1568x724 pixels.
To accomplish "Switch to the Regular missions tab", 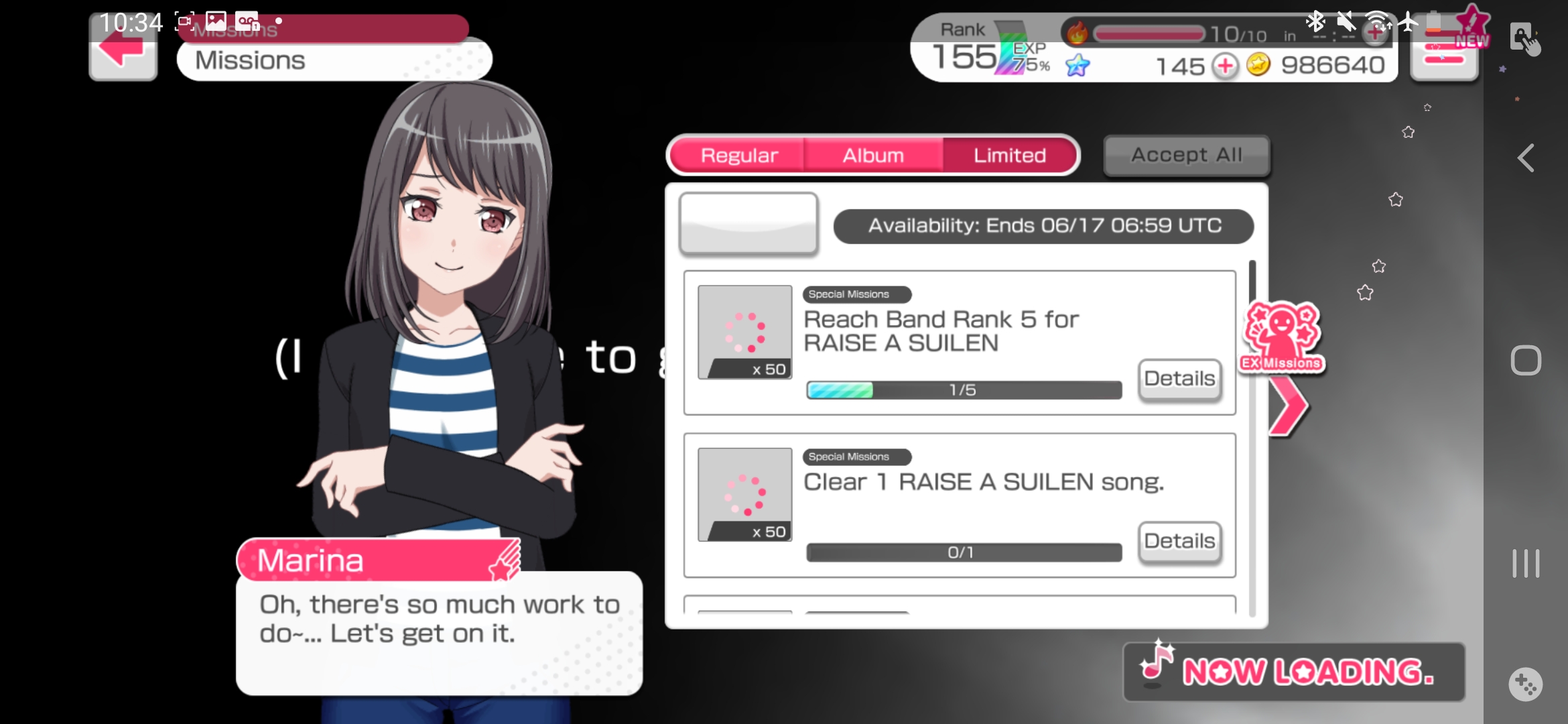I will [738, 156].
